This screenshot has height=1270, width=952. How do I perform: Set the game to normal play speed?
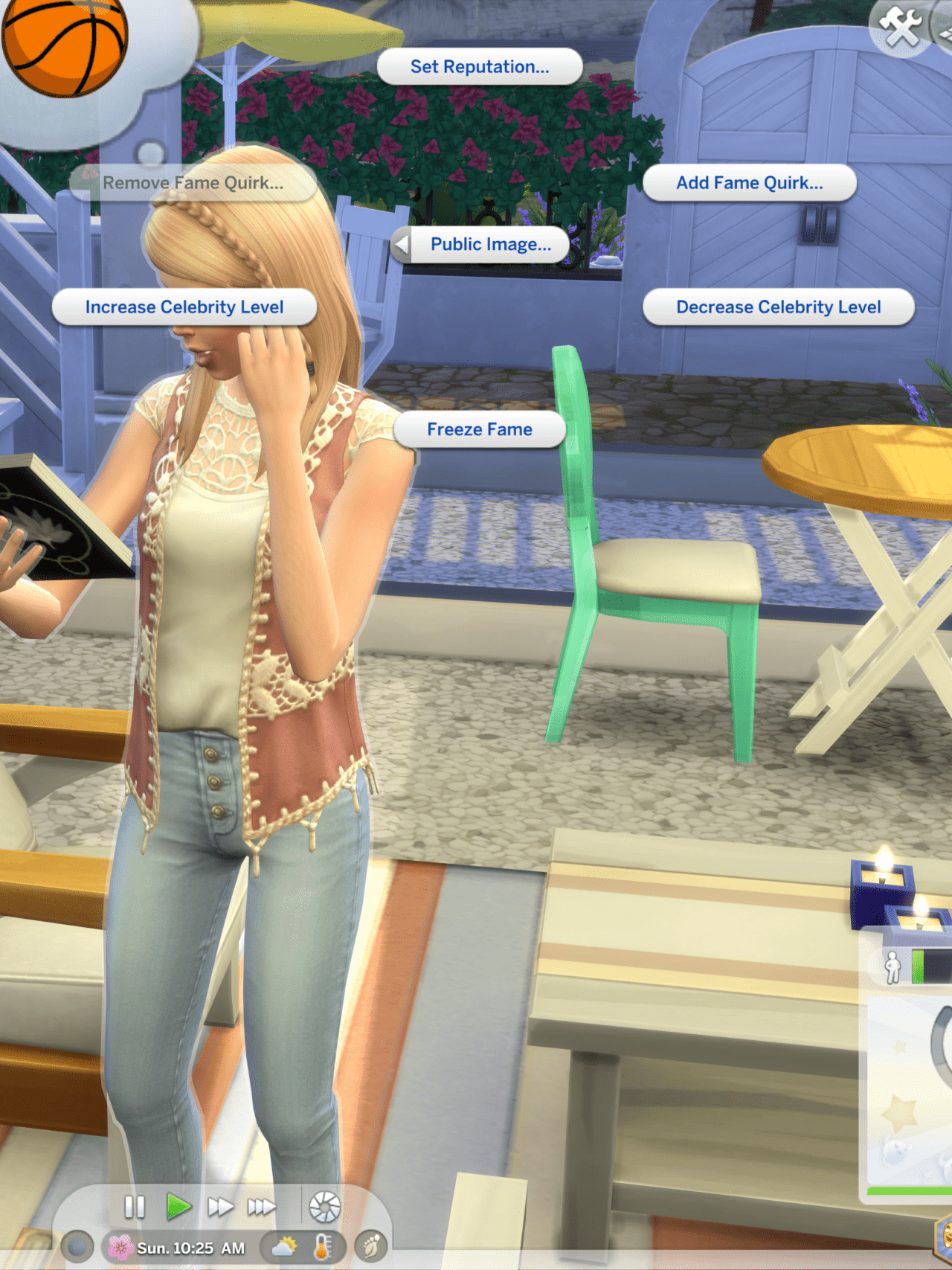(176, 1205)
